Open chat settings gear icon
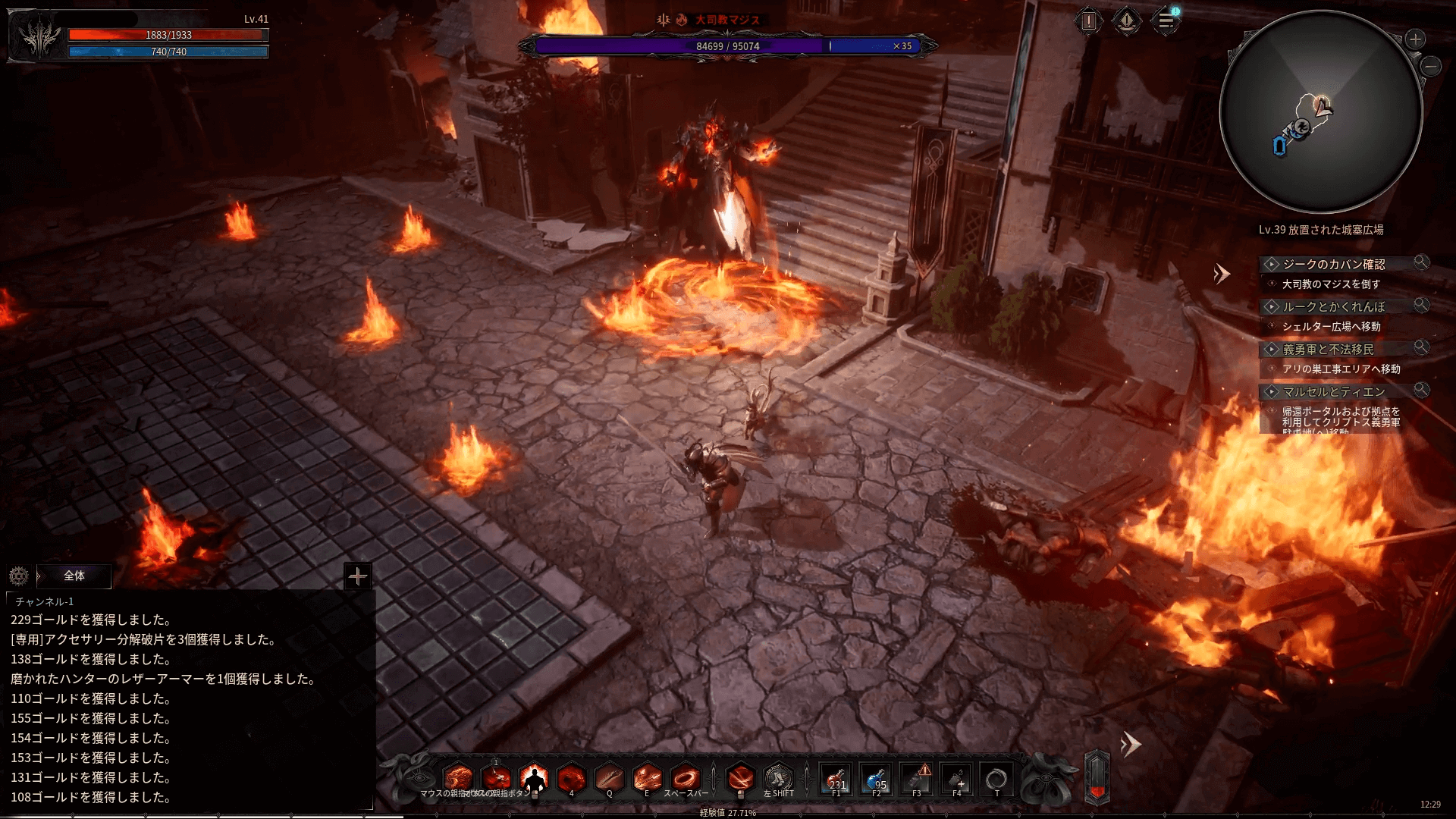The width and height of the screenshot is (1456, 819). (19, 576)
